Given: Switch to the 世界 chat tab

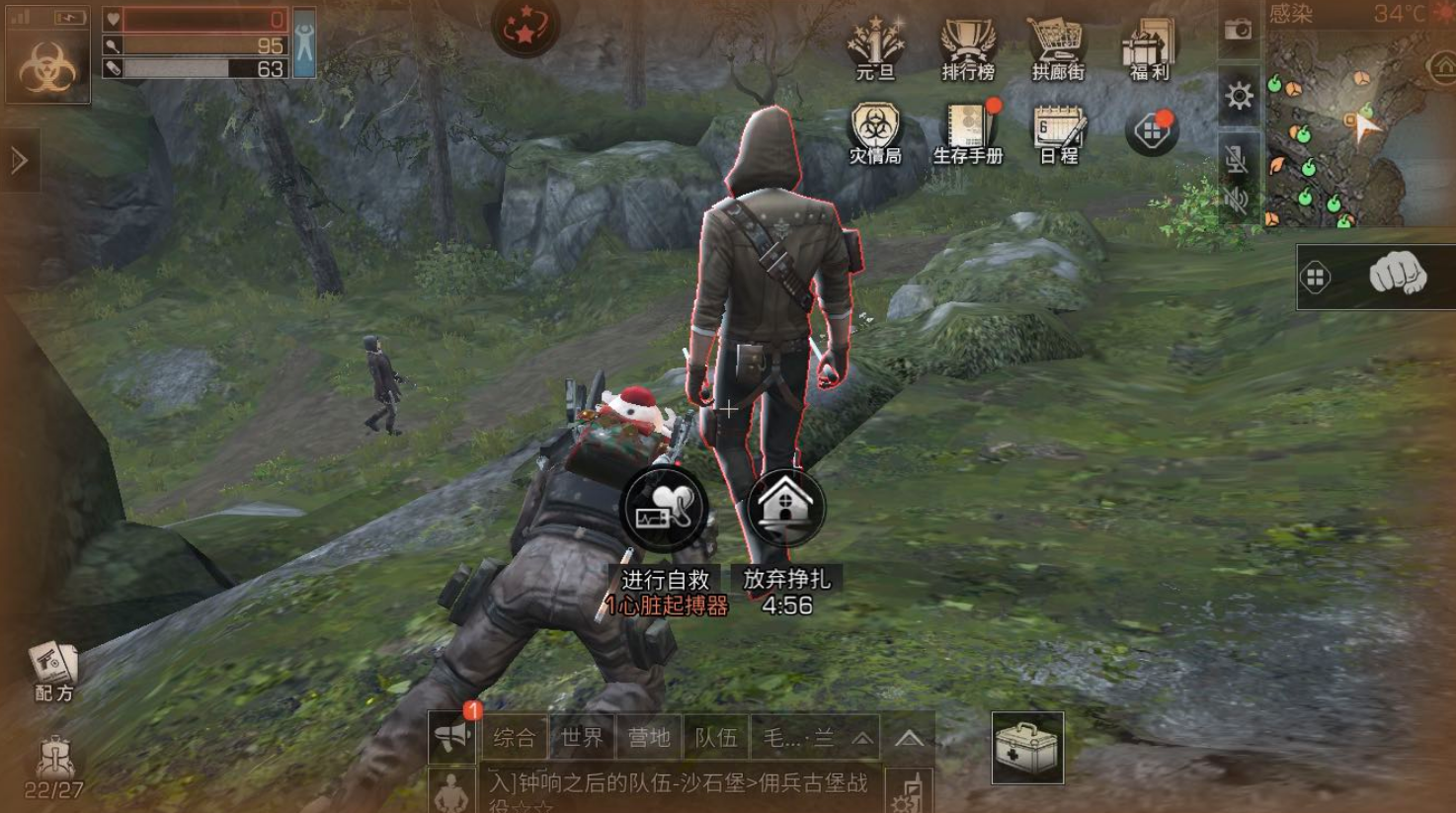Looking at the screenshot, I should click(x=581, y=737).
